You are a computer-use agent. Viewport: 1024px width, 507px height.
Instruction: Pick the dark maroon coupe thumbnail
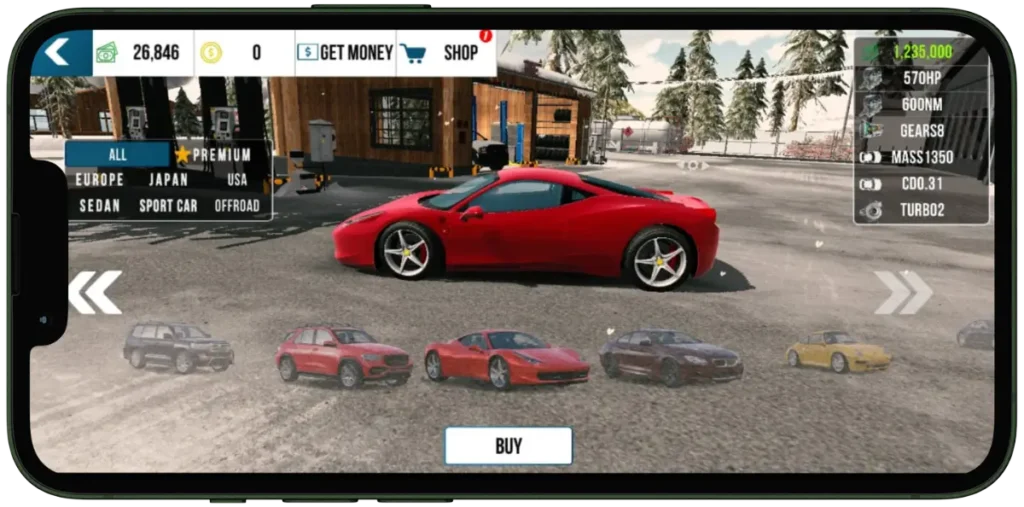[671, 355]
